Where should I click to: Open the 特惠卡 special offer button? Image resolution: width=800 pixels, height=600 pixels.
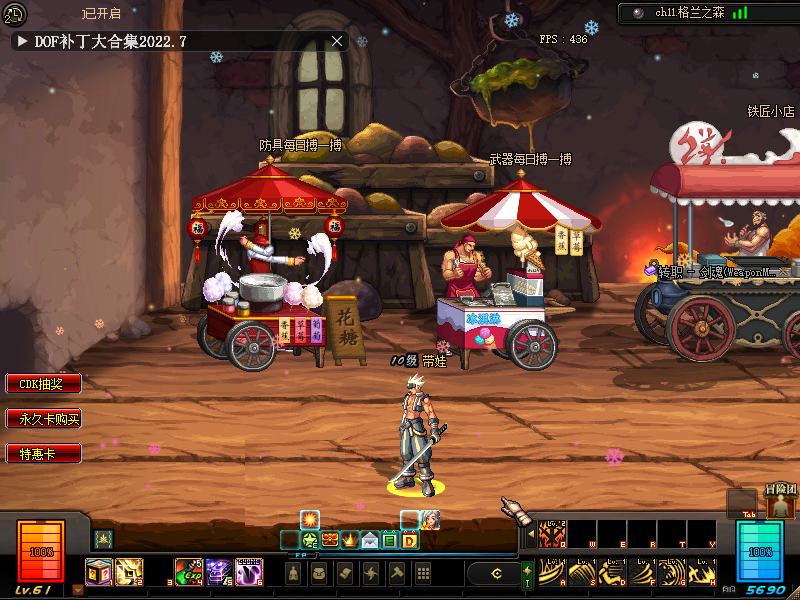tap(42, 454)
